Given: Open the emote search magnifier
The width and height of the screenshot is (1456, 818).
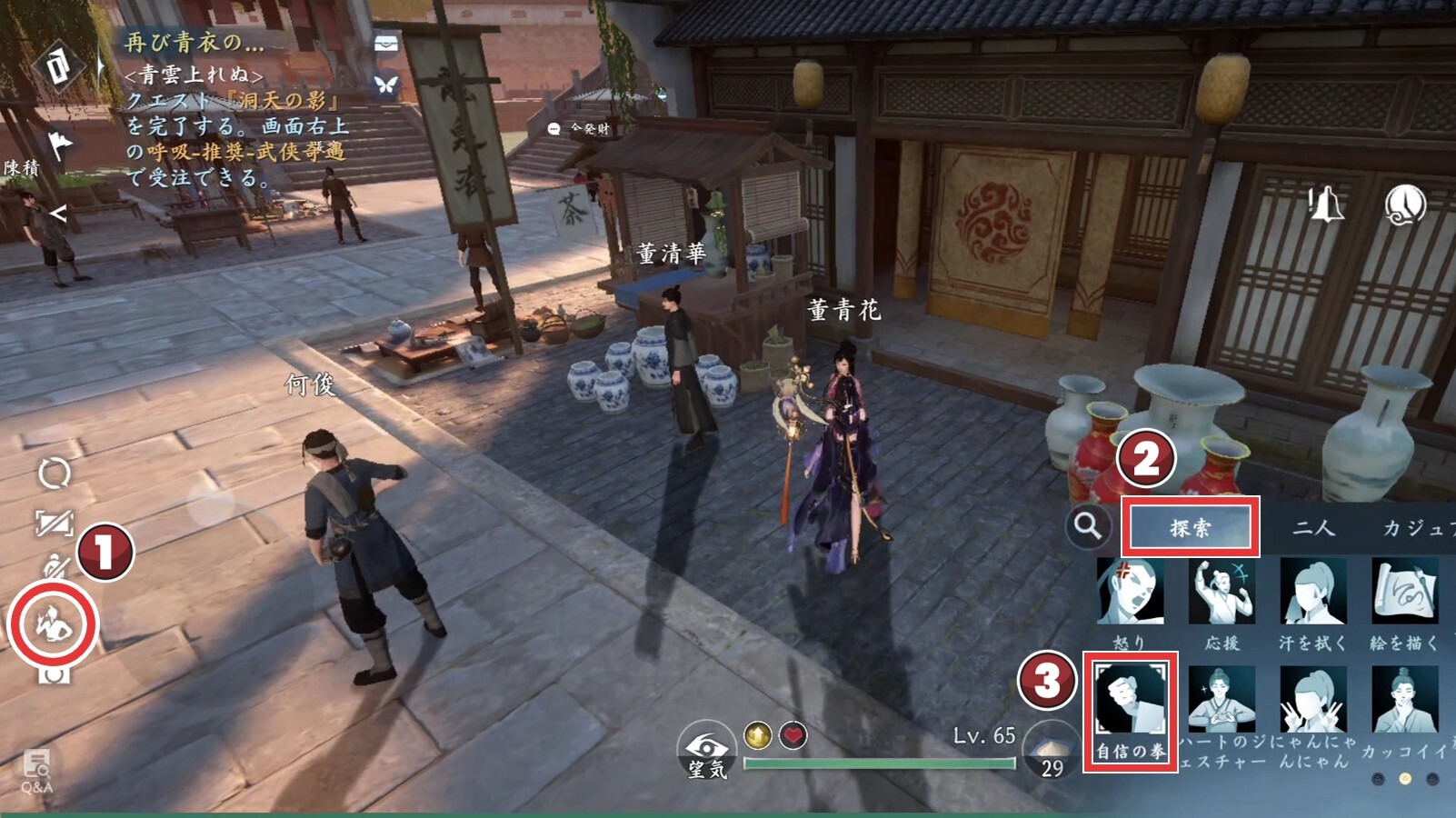Looking at the screenshot, I should 1087,526.
